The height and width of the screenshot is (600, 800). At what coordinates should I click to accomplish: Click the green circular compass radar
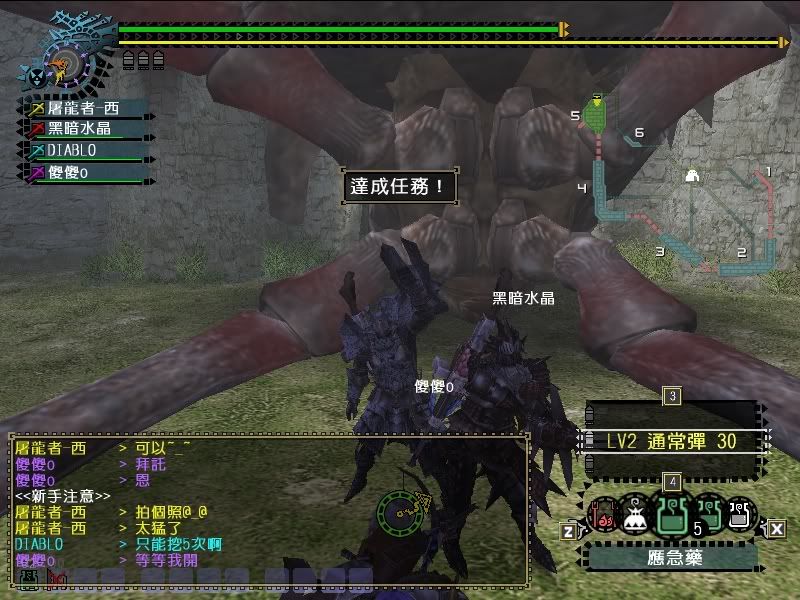pyautogui.click(x=404, y=513)
